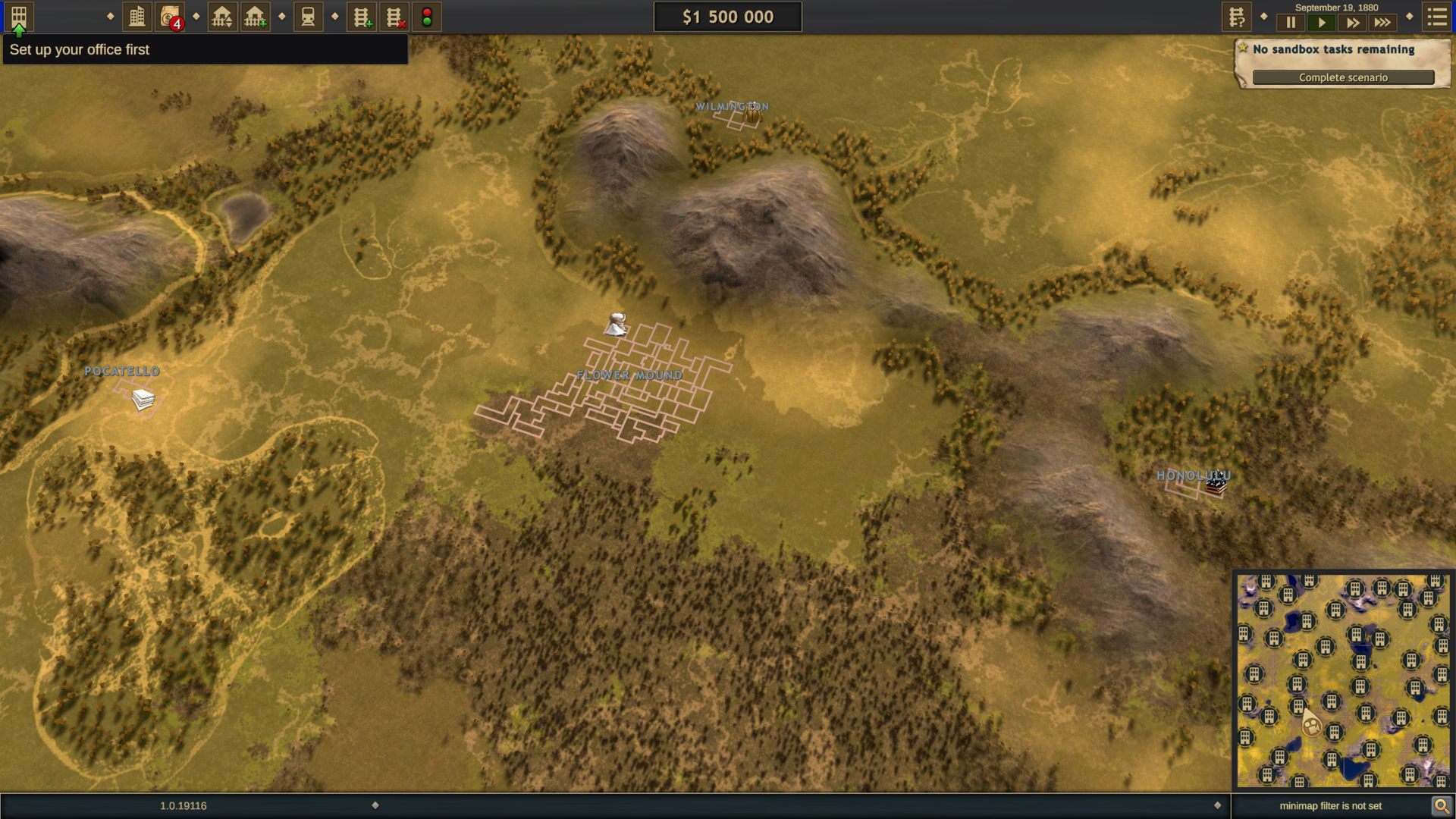The image size is (1456, 819).
Task: Set game to normal play speed
Action: point(1321,23)
